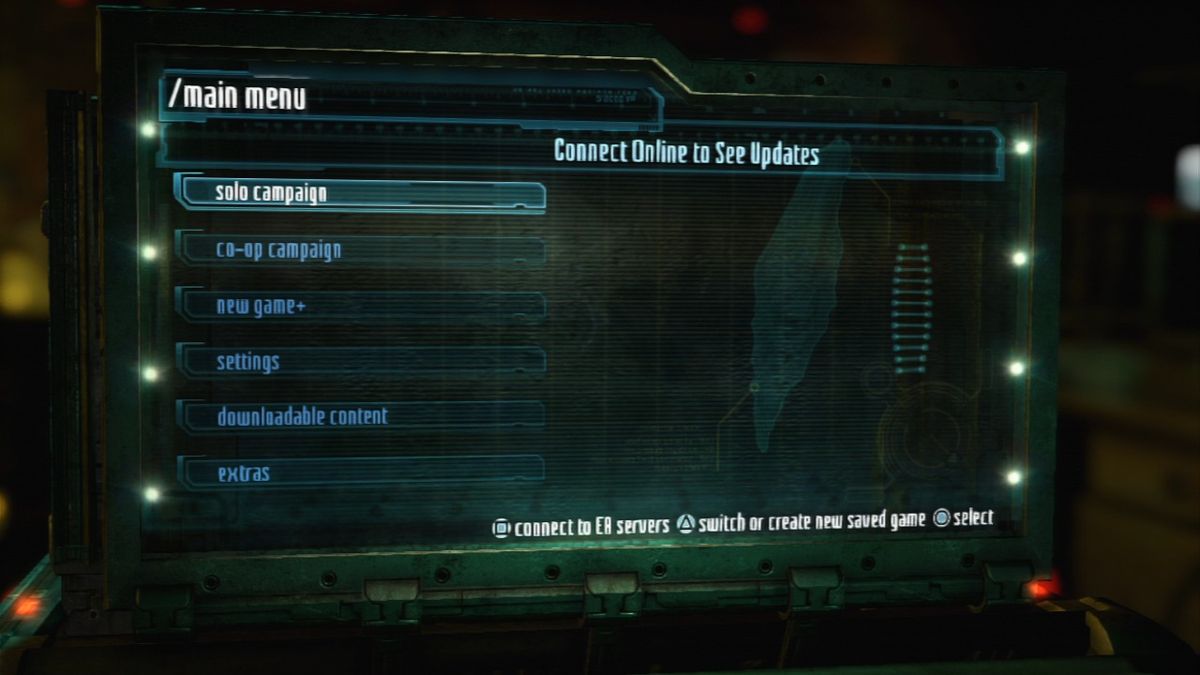Image resolution: width=1200 pixels, height=675 pixels.
Task: Choose the co-op campaign option
Action: pyautogui.click(x=360, y=250)
